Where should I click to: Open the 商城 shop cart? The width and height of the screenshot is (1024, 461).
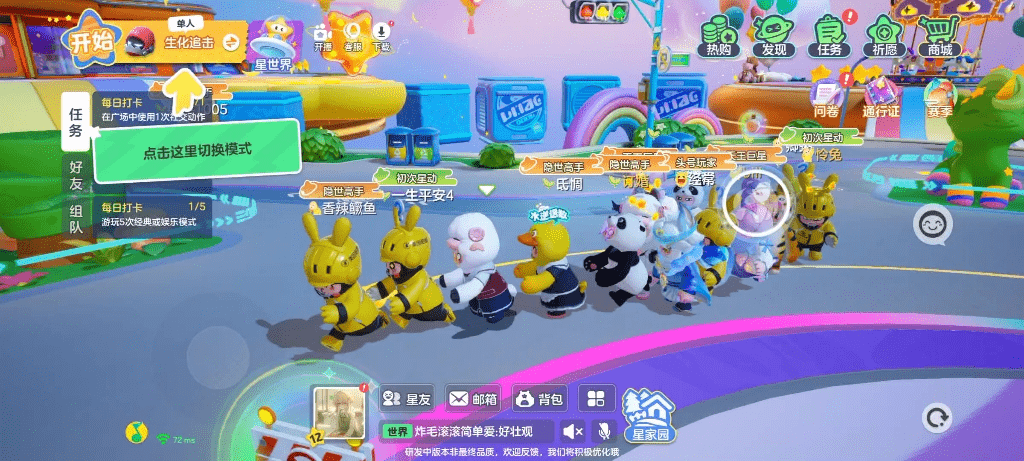tap(940, 35)
